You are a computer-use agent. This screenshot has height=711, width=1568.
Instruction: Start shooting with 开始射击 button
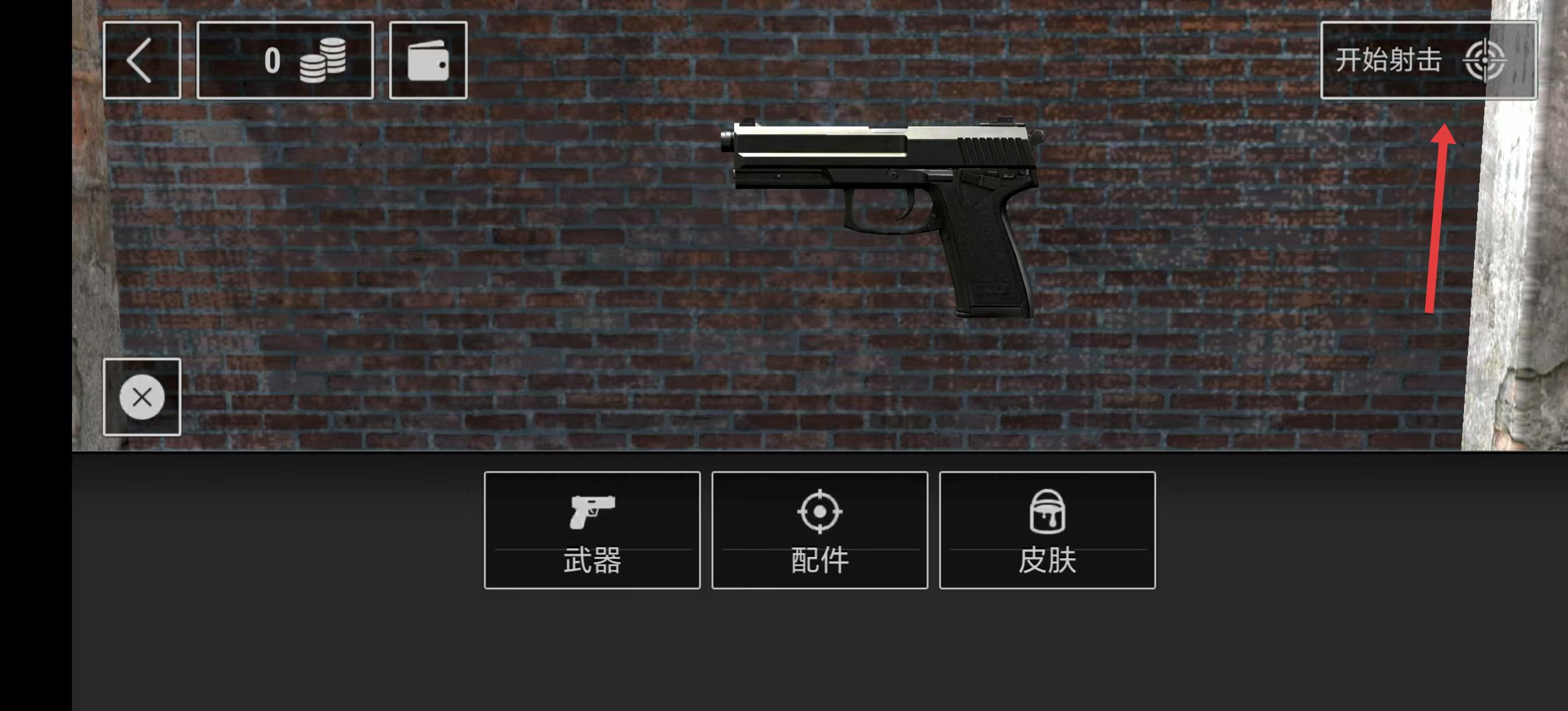[1427, 60]
